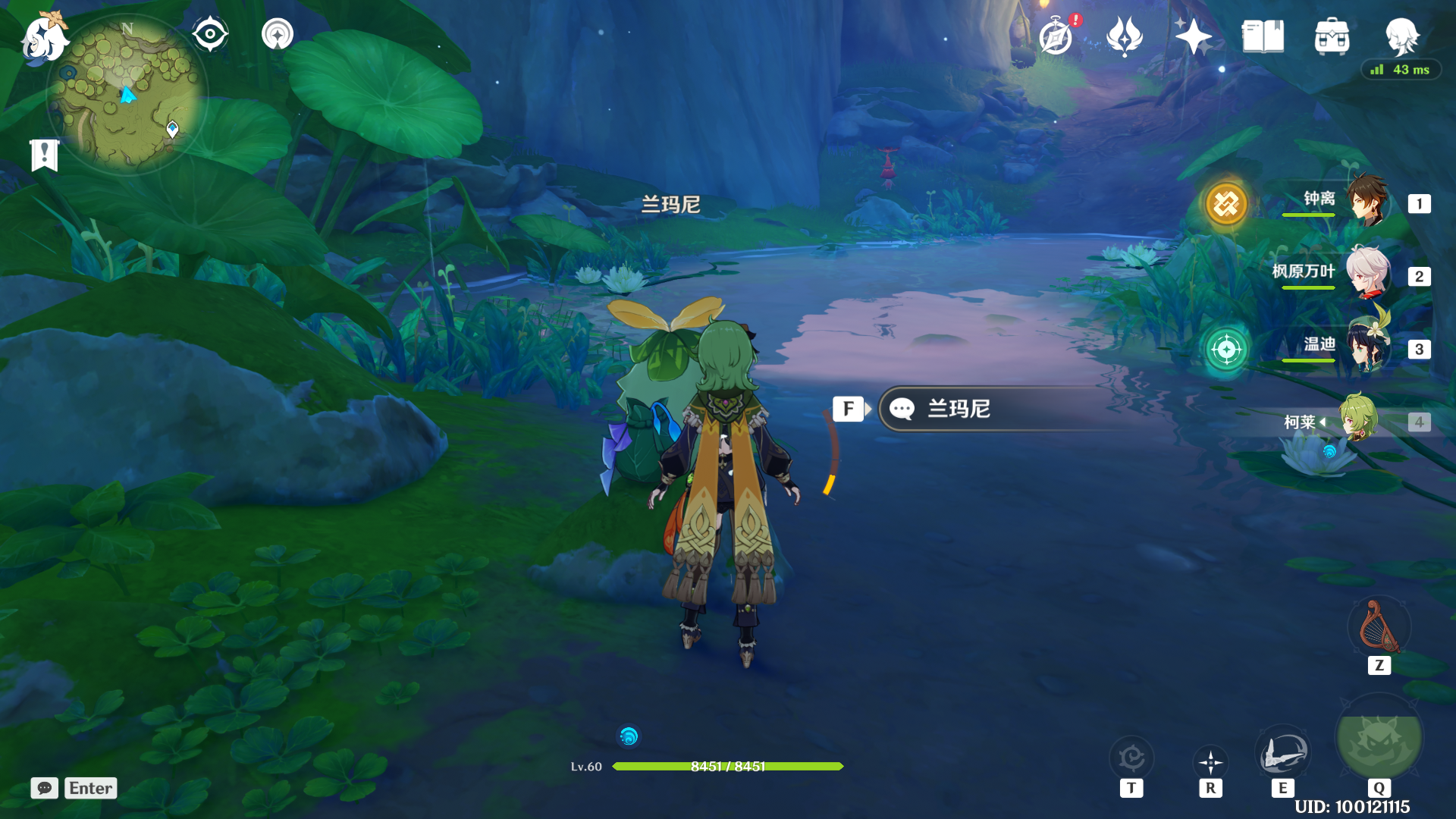Open the quest navigation icon
Image resolution: width=1456 pixels, height=819 pixels.
[278, 34]
